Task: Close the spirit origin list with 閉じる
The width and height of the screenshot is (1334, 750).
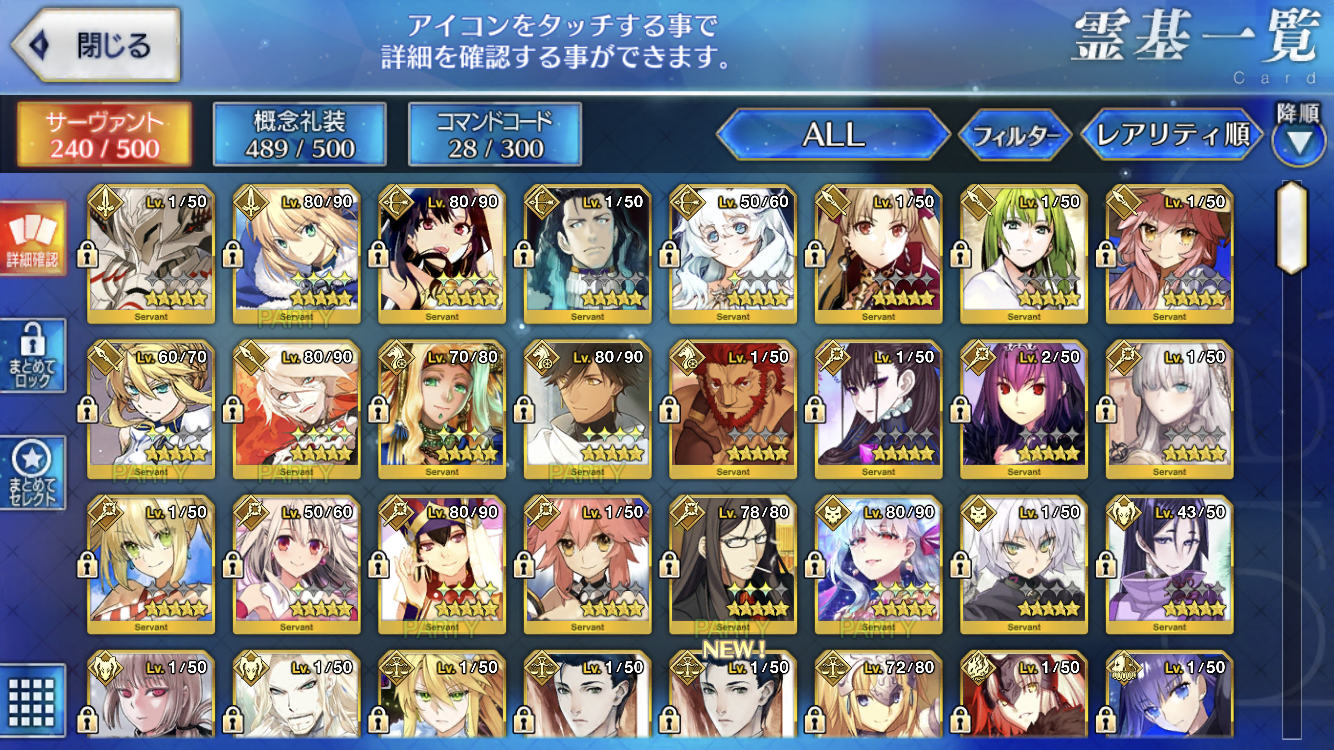Action: pyautogui.click(x=95, y=45)
